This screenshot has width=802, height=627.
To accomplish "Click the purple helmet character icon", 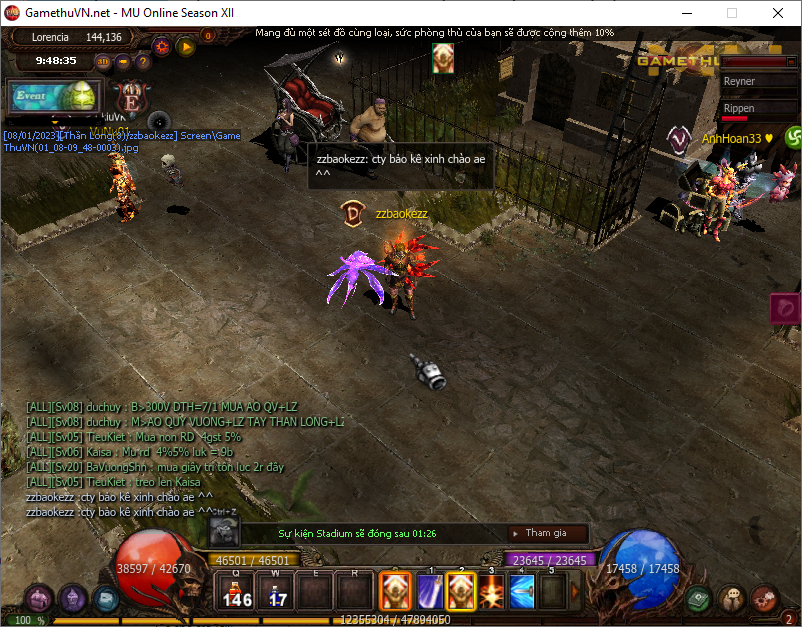I will pos(39,598).
